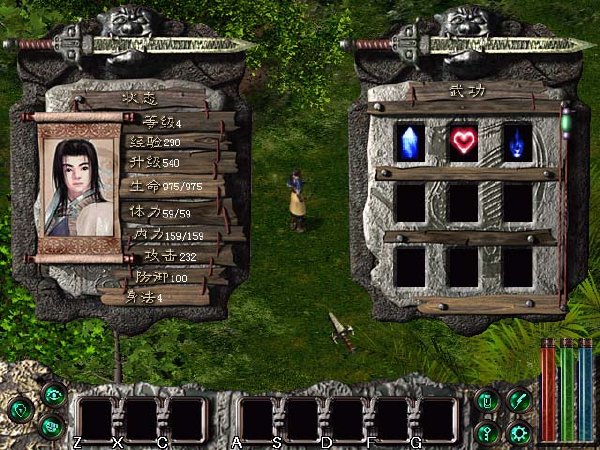Select the blue crystal martial skill
Image resolution: width=600 pixels, height=450 pixels.
click(410, 140)
